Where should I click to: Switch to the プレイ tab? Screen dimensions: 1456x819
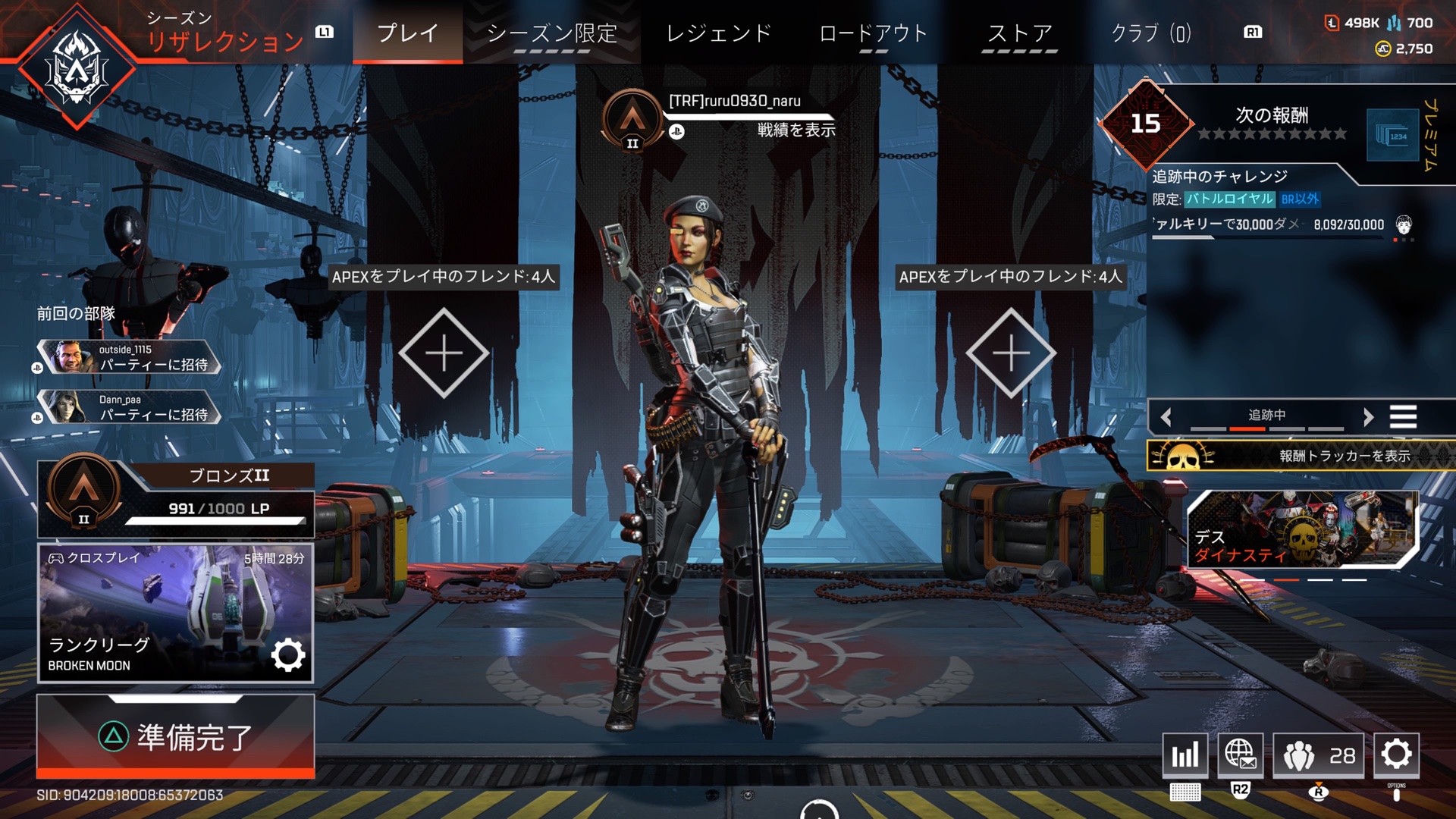coord(407,33)
